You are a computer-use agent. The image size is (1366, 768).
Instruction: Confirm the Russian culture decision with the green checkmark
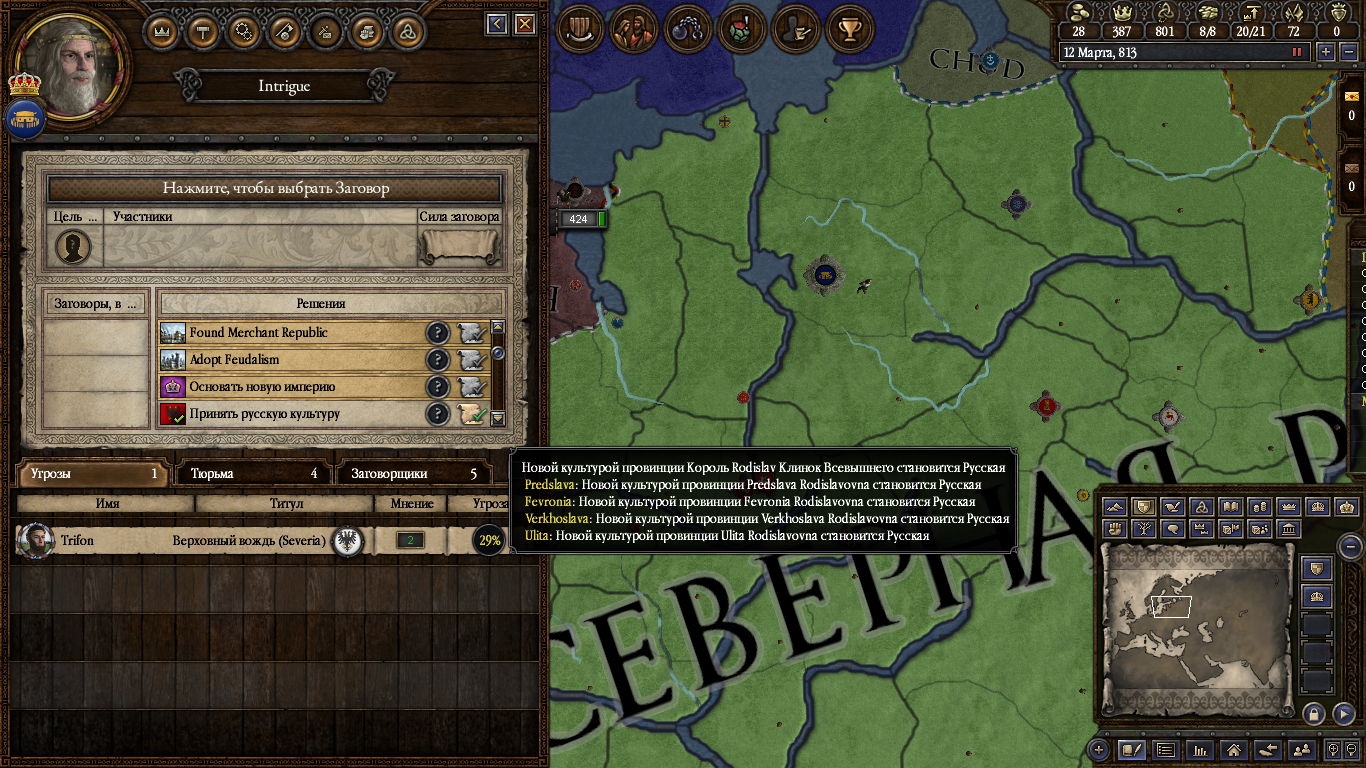coord(472,414)
